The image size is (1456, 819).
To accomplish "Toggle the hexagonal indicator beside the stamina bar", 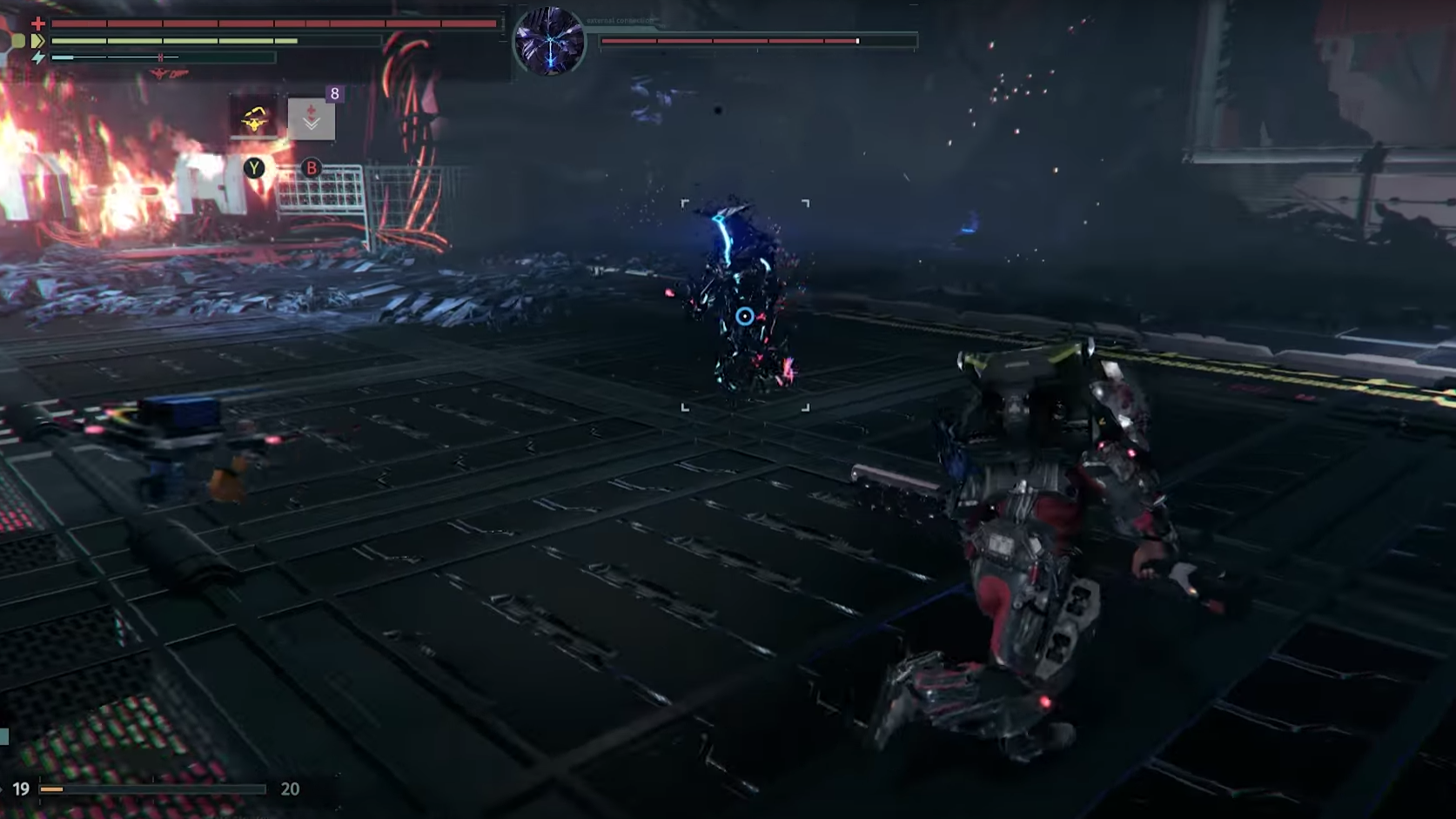I will tap(21, 42).
